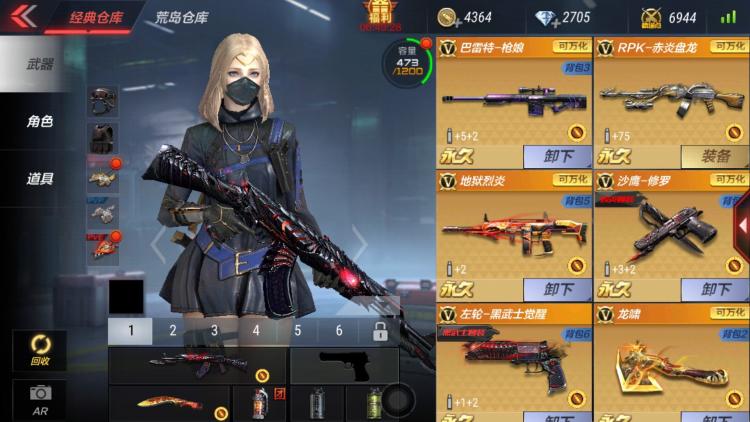This screenshot has width=750, height=422.
Task: Click the 回收 recycle button
Action: (40, 350)
